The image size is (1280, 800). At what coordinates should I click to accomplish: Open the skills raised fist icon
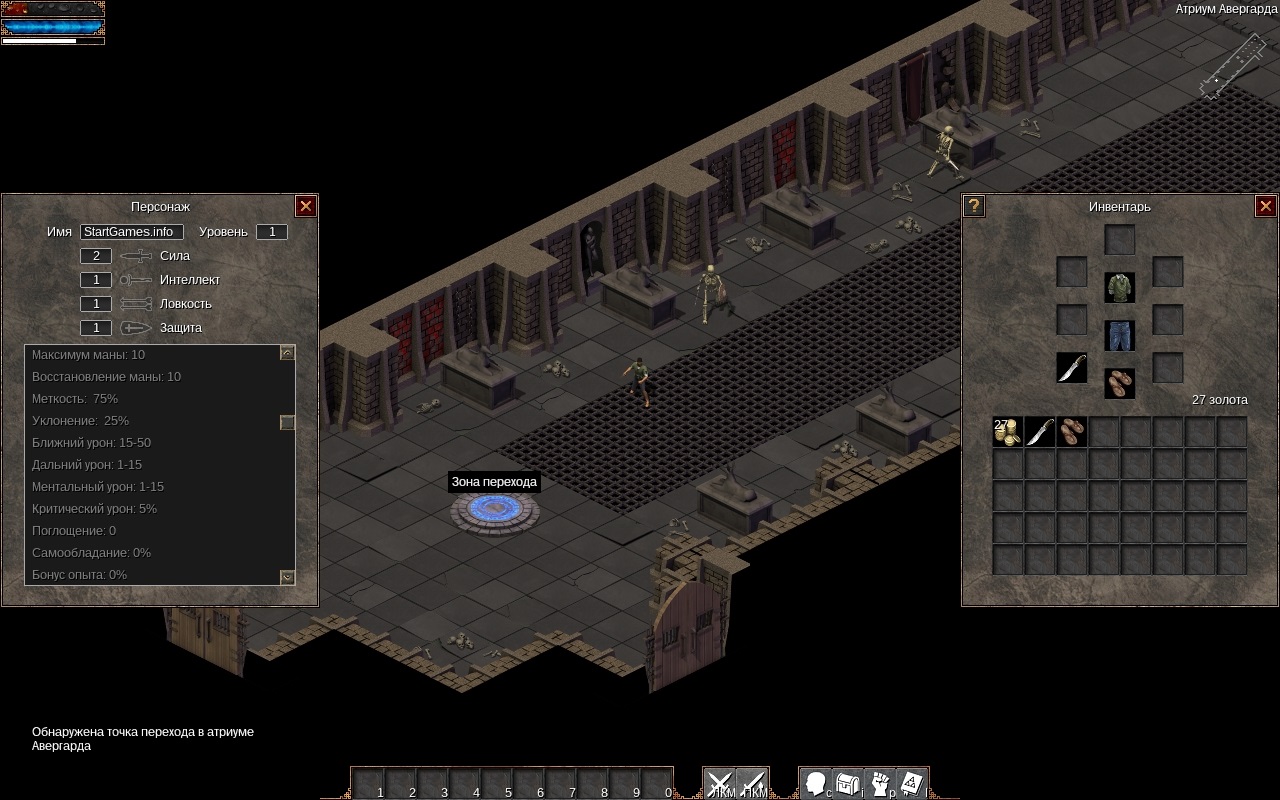880,782
